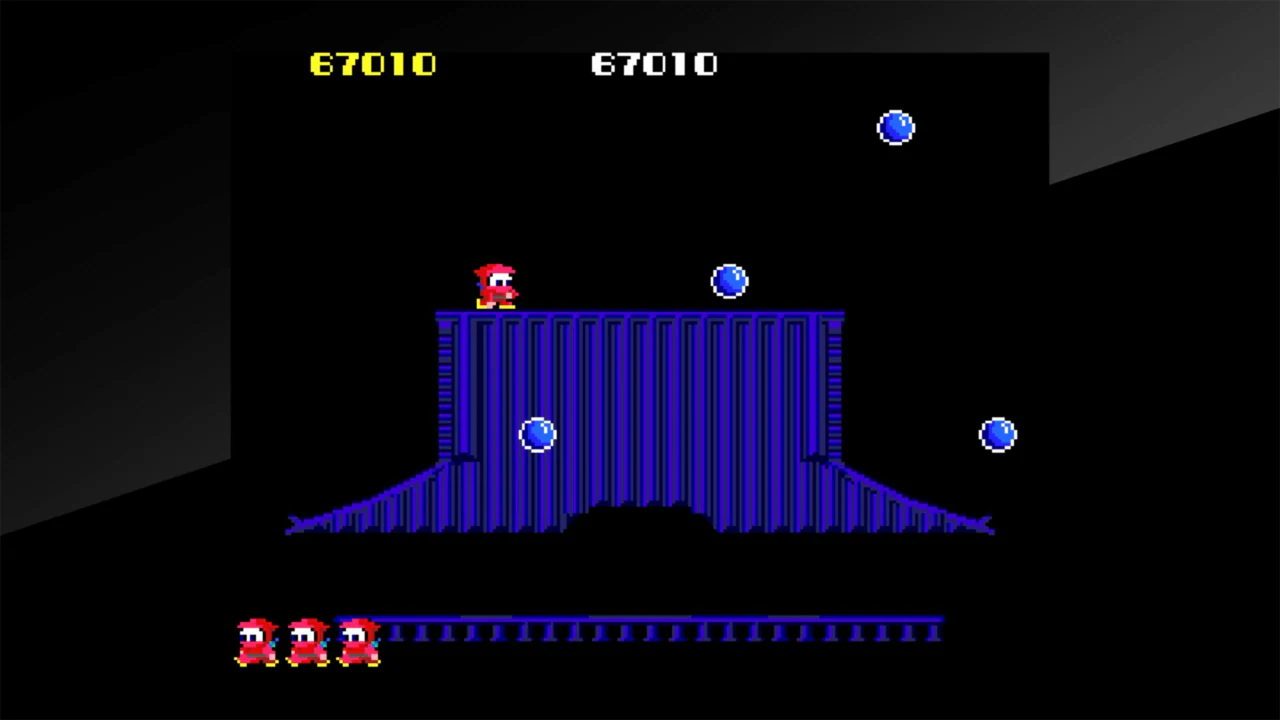Expand the fortress rooftop platform
Viewport: 1280px width, 720px height.
(640, 315)
